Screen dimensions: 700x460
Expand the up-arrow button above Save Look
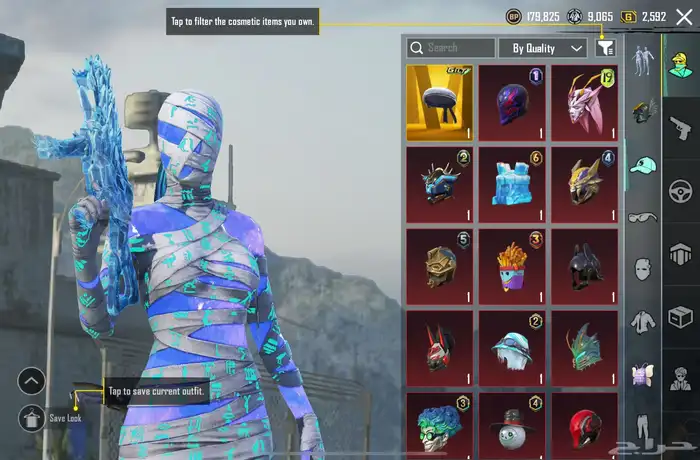coord(32,381)
